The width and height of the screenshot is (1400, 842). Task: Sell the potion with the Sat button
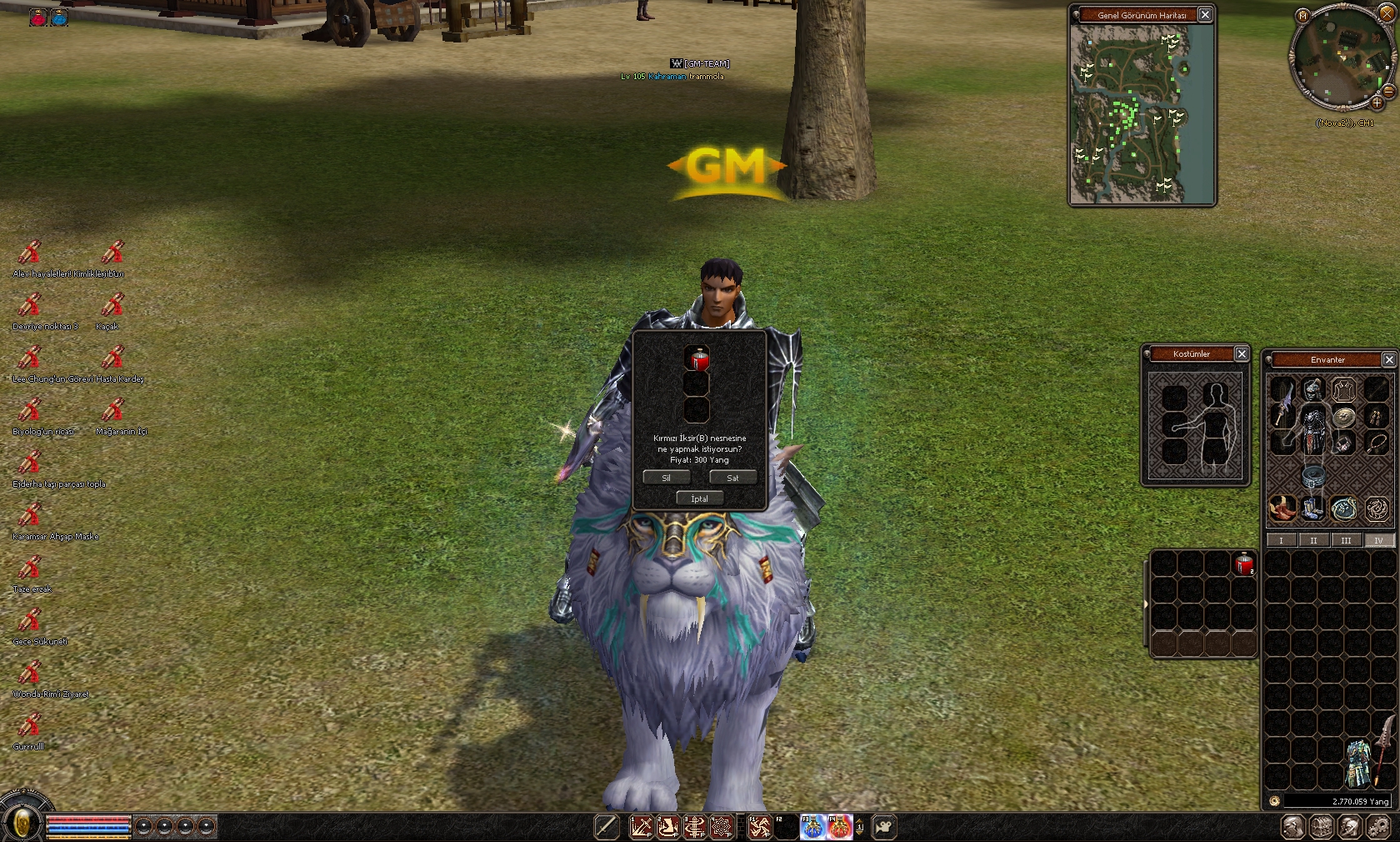click(732, 478)
